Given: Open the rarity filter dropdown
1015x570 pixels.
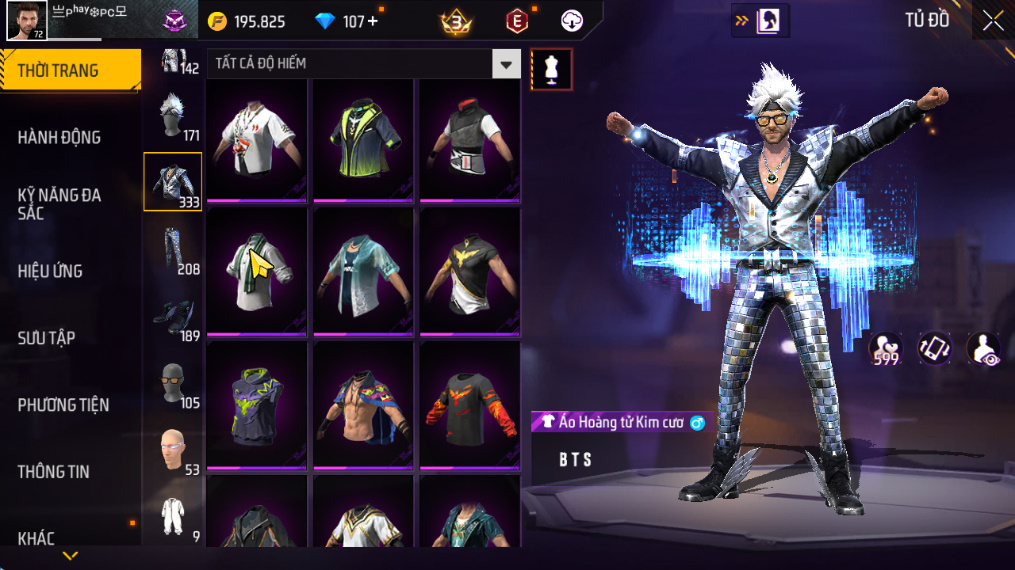Looking at the screenshot, I should coord(506,64).
